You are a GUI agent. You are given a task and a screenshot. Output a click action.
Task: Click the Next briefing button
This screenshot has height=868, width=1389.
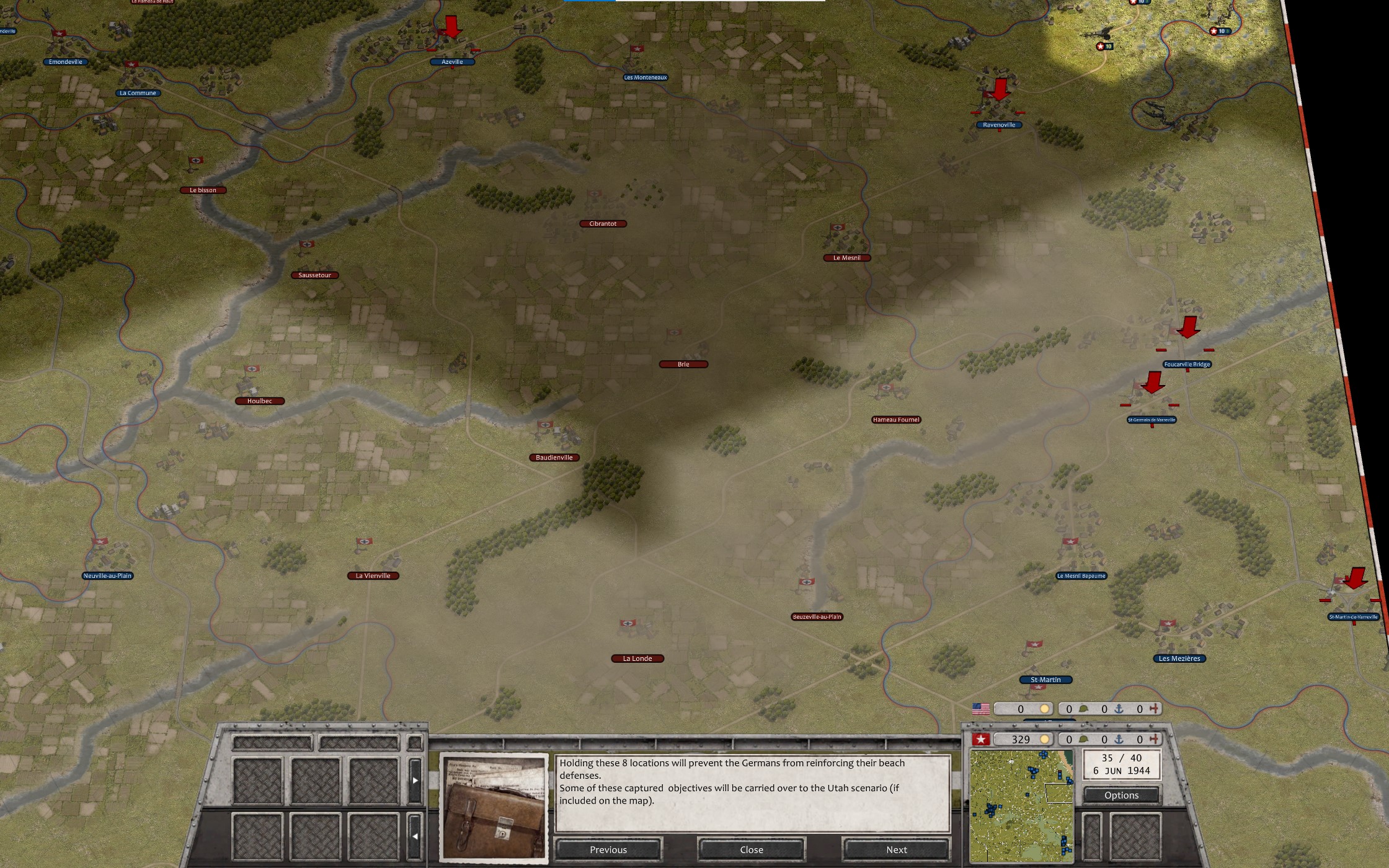896,849
